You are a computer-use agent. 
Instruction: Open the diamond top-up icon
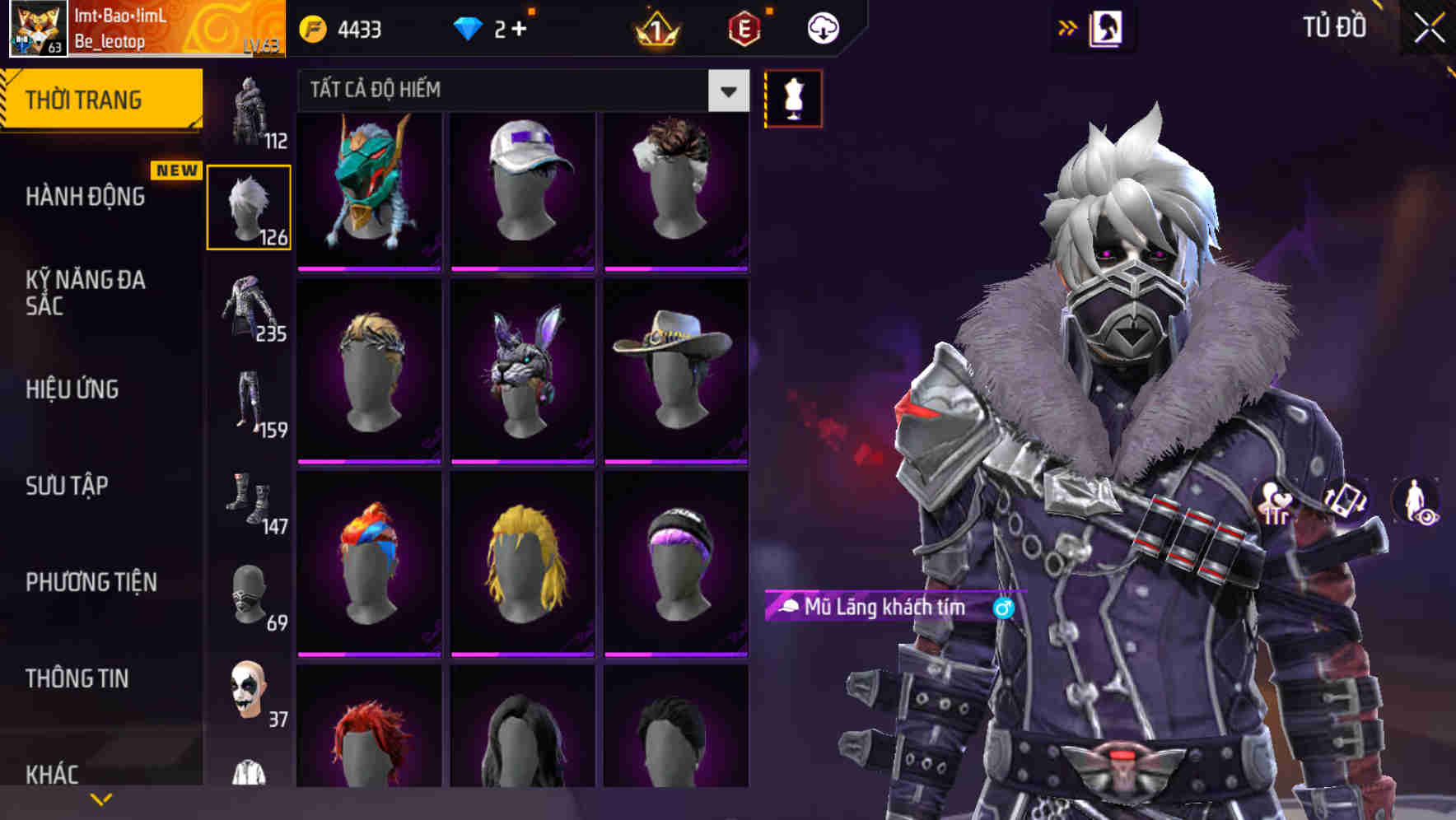[x=469, y=27]
